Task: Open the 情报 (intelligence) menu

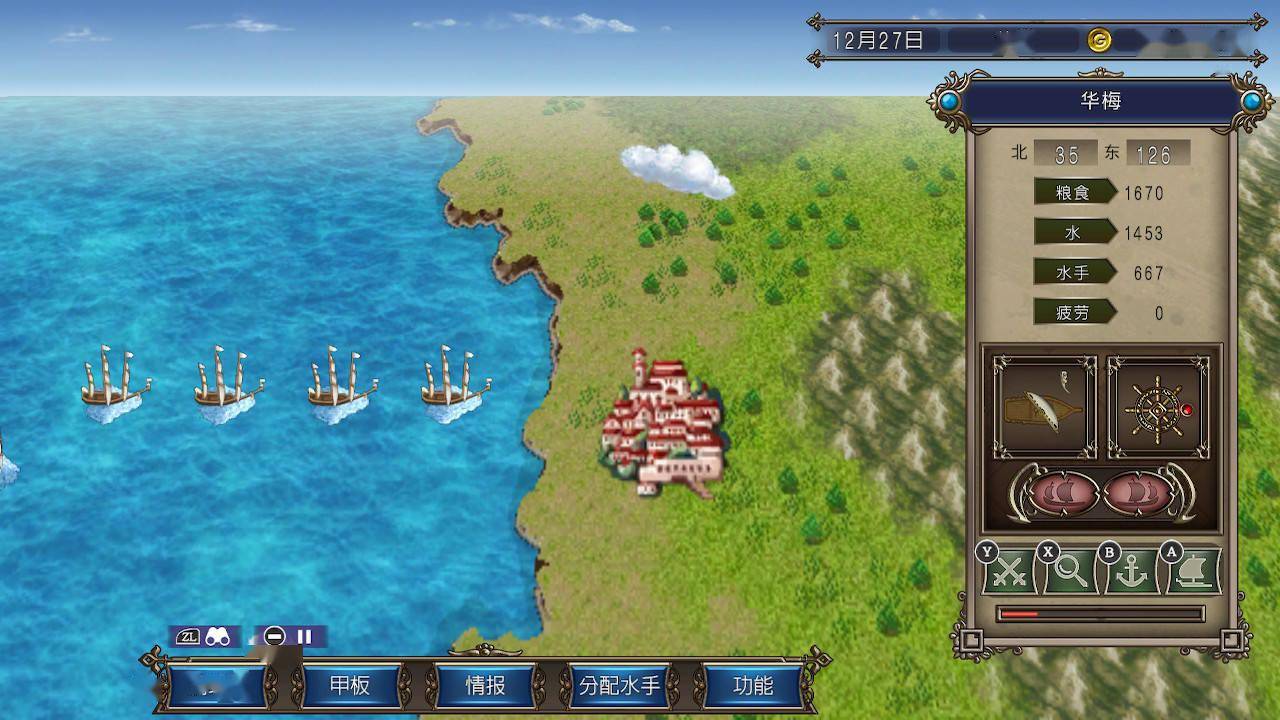Action: 485,686
